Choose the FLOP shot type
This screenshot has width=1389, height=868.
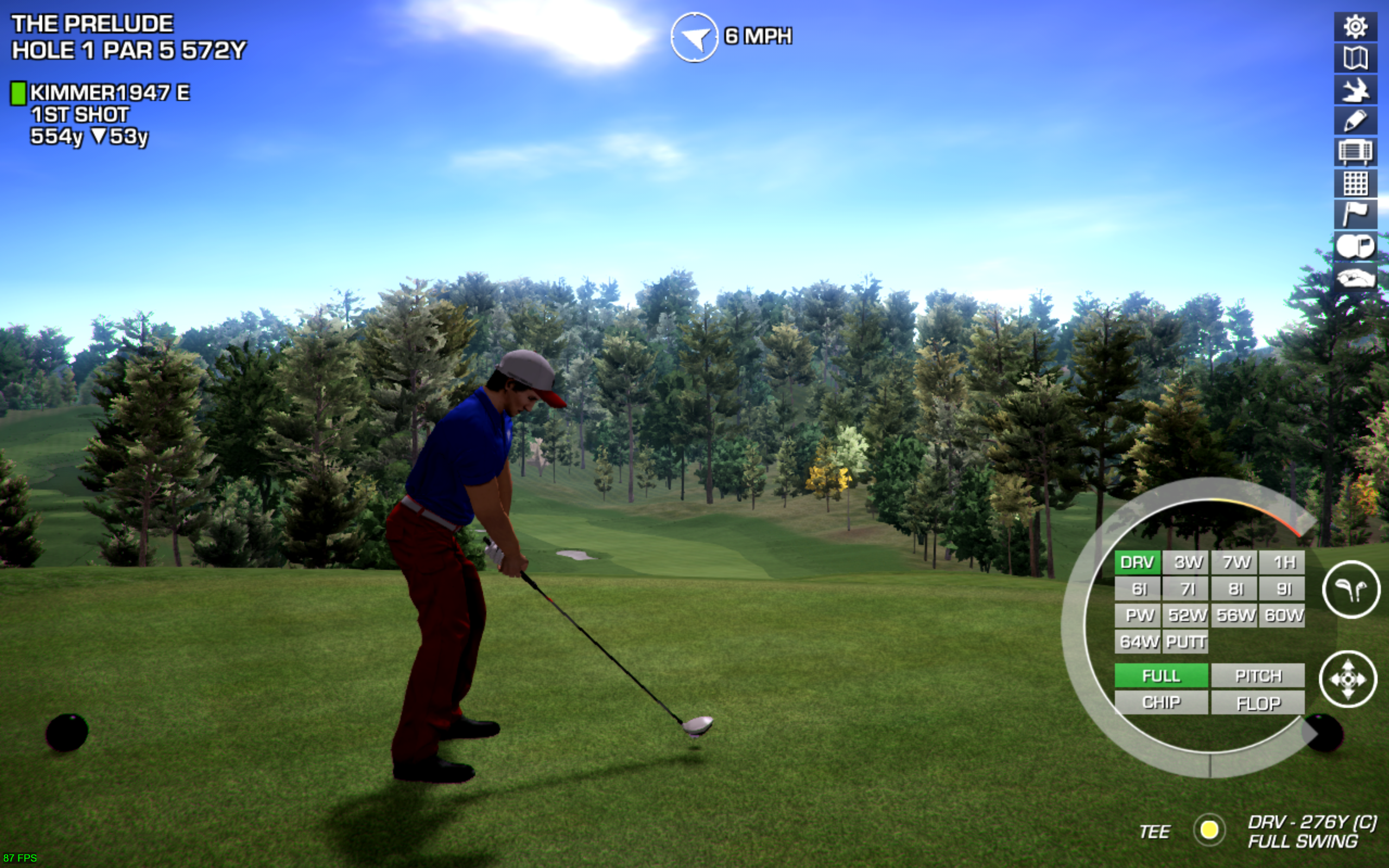pyautogui.click(x=1258, y=702)
